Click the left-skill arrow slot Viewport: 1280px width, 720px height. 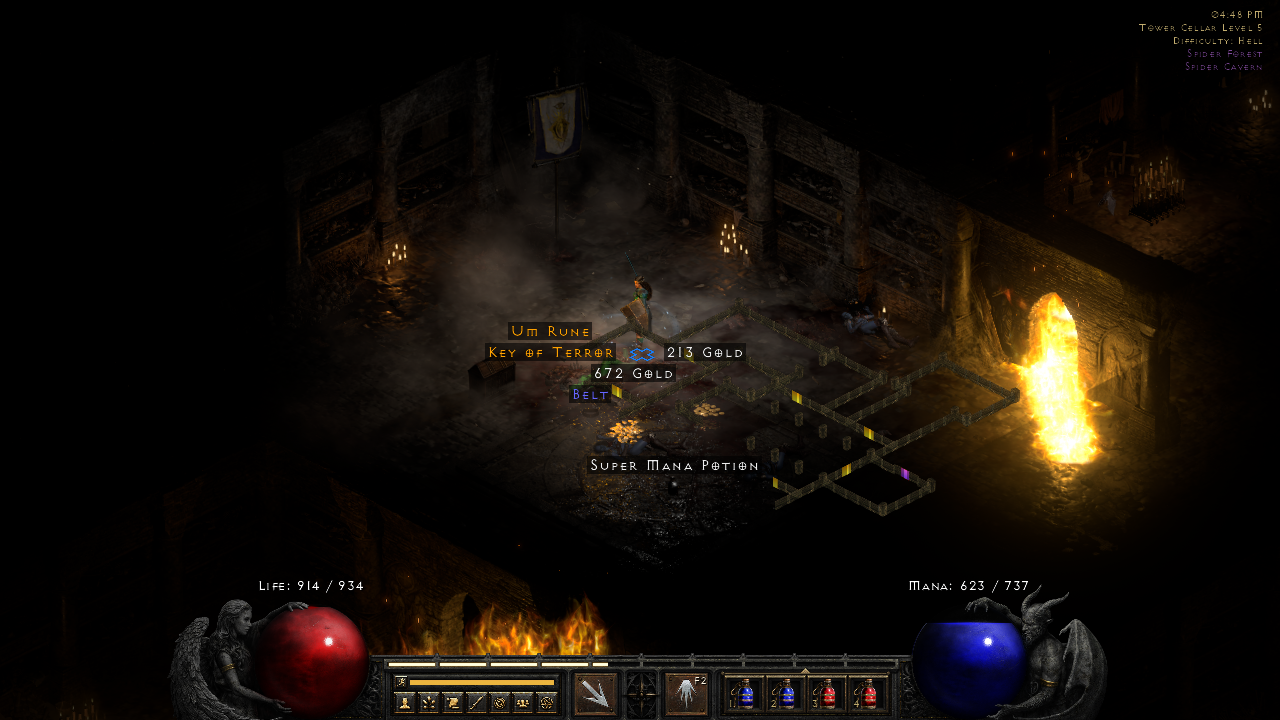[597, 693]
